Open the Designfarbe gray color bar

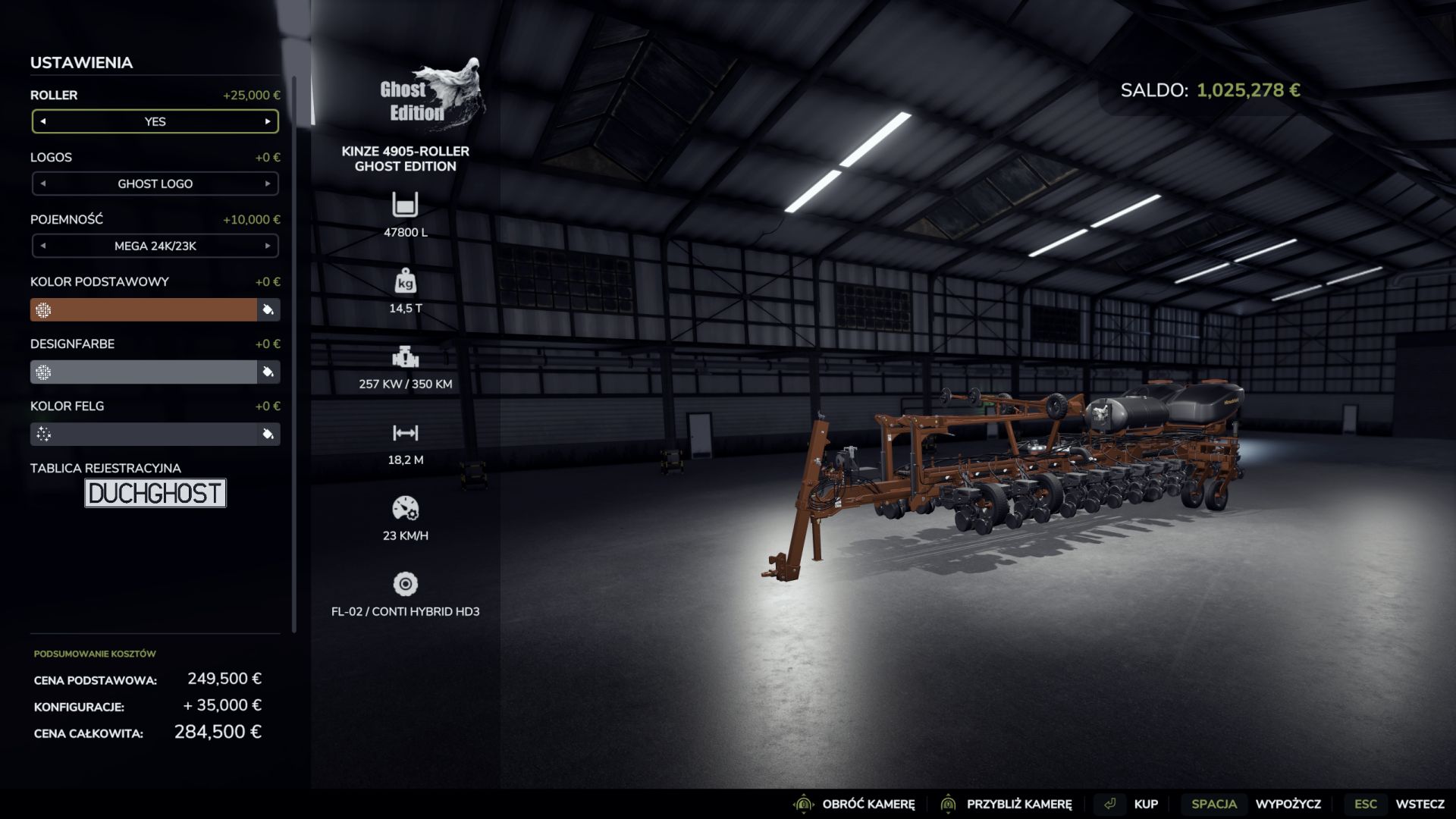click(x=144, y=372)
